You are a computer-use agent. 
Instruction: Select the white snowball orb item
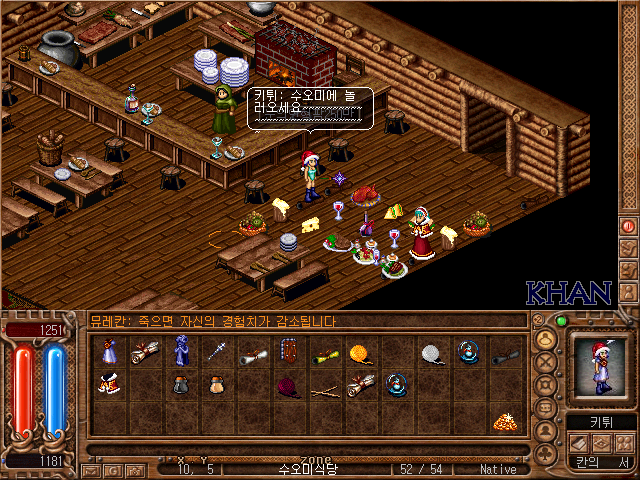pyautogui.click(x=432, y=352)
